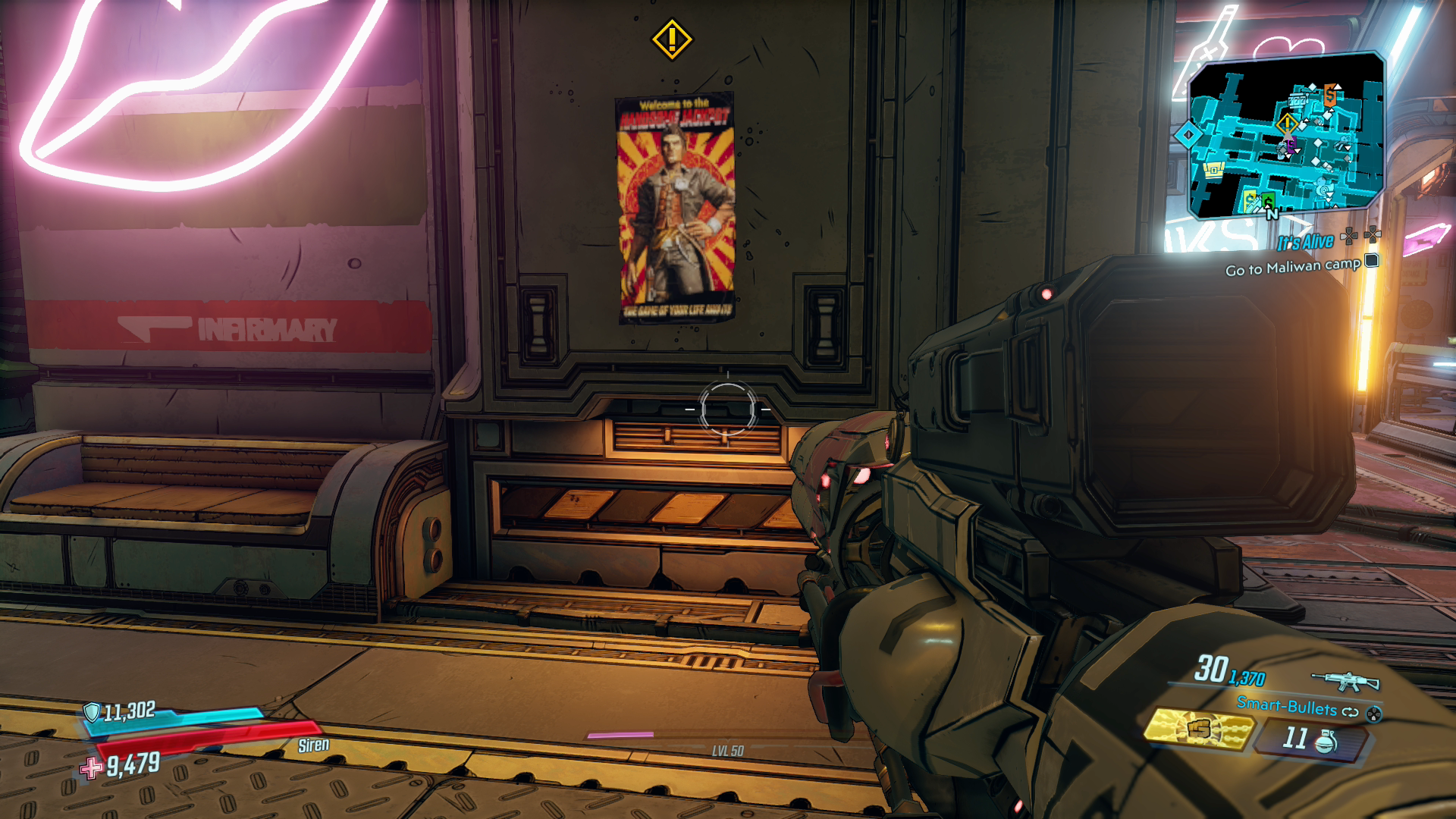Click the green dollar ammo vendor marker on minimap
Image resolution: width=1456 pixels, height=819 pixels.
(1268, 202)
